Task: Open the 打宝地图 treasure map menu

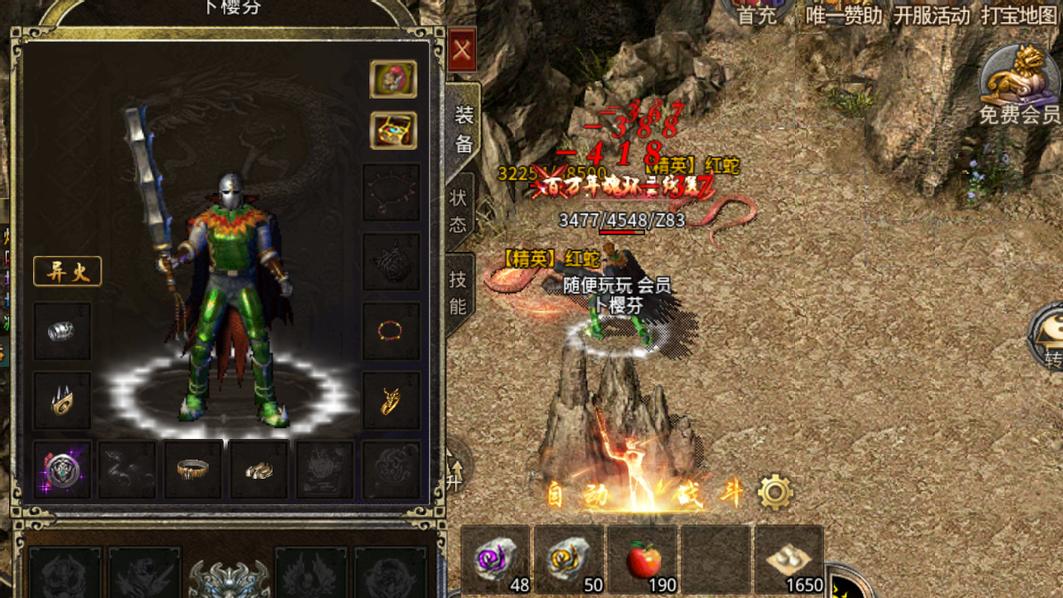Action: 1019,15
